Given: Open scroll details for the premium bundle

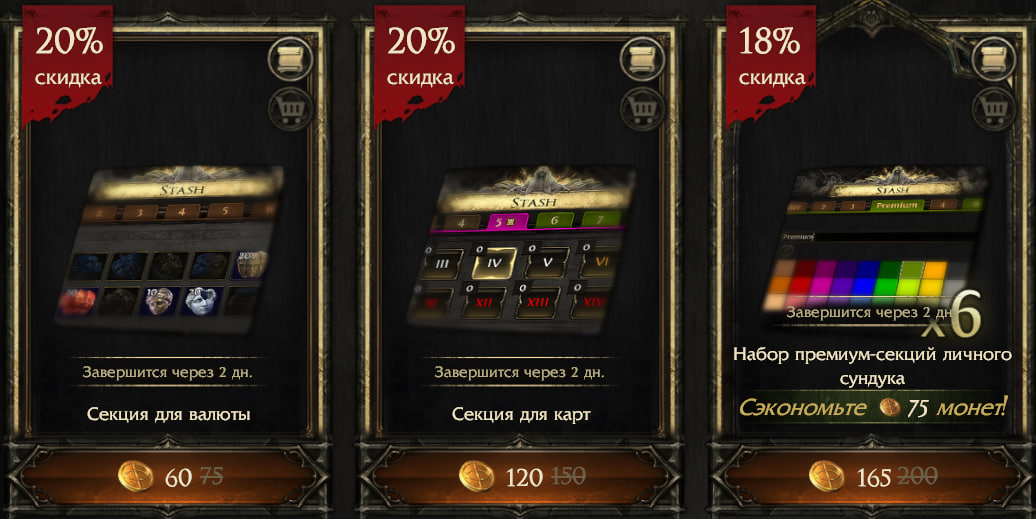Looking at the screenshot, I should point(994,59).
